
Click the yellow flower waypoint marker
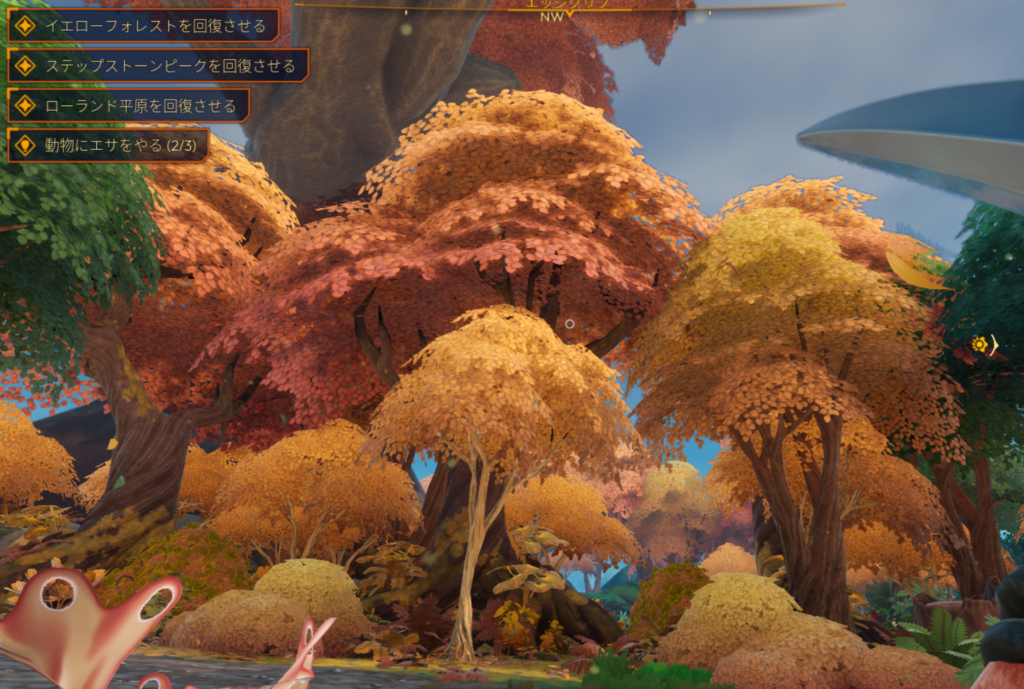tap(980, 344)
